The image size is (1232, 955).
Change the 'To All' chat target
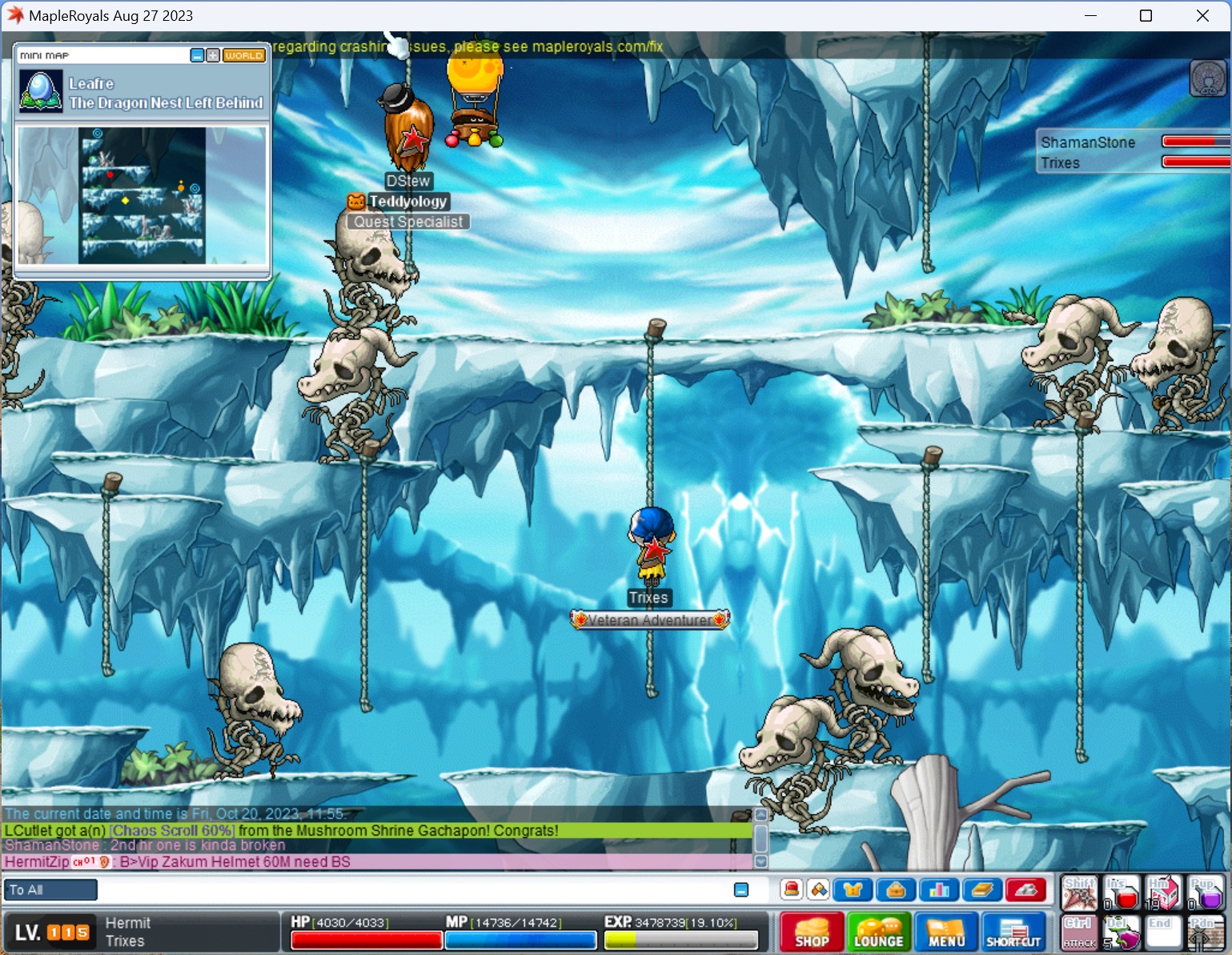(51, 889)
